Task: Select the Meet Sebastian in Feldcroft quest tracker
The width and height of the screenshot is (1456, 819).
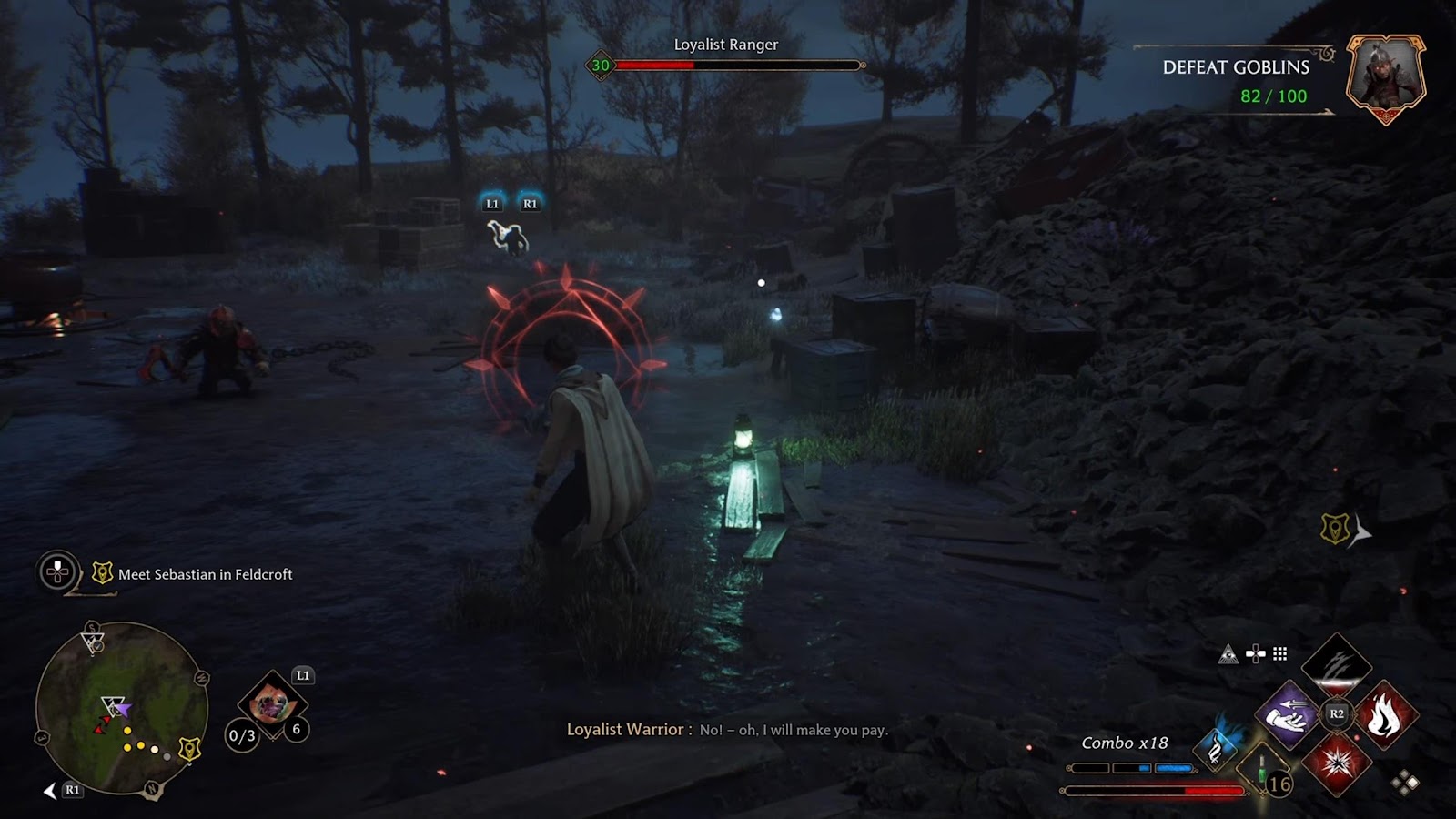Action: point(205,574)
